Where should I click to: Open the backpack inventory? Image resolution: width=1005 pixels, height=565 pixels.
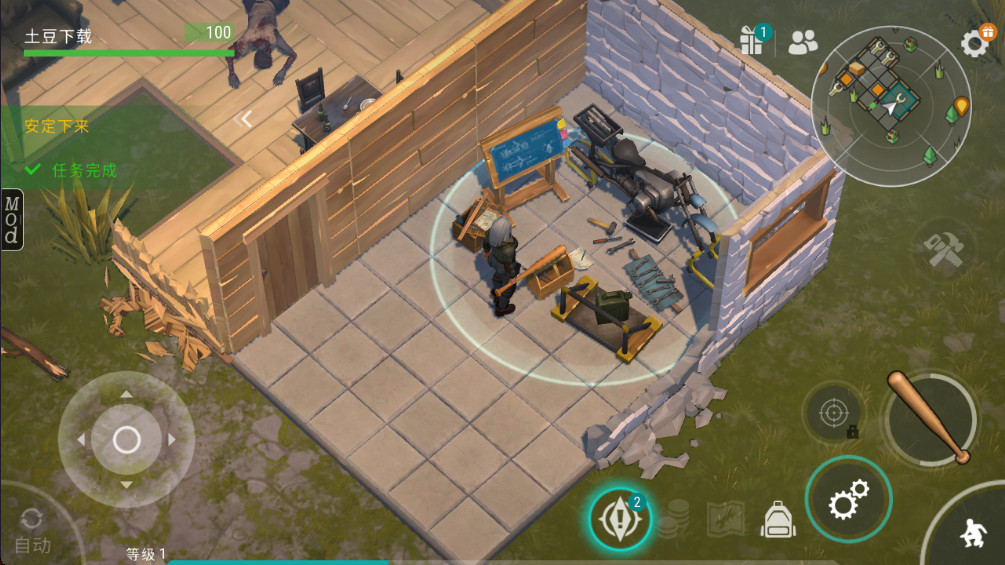(777, 518)
